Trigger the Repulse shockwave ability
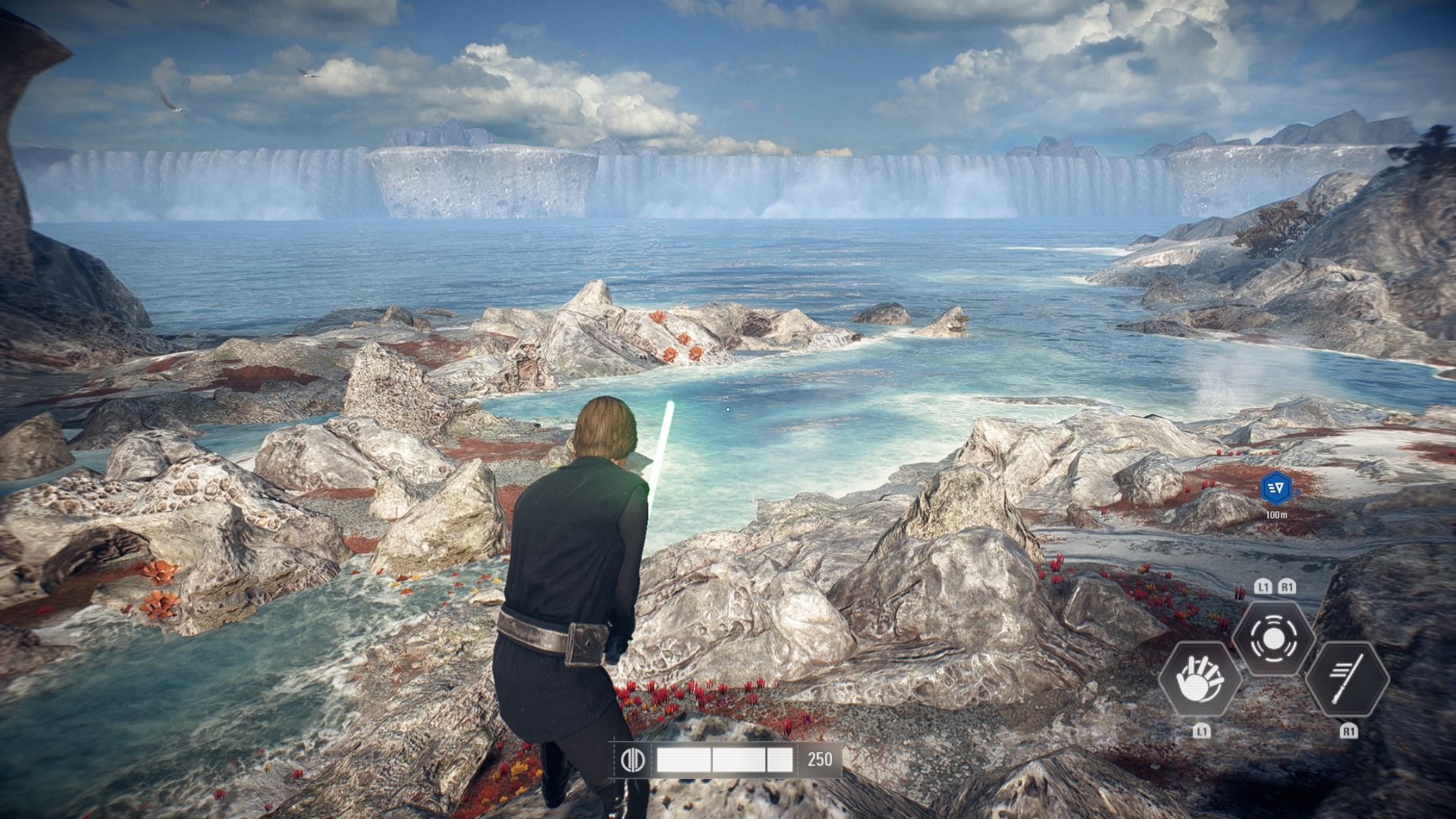Viewport: 1456px width, 819px height. pyautogui.click(x=1273, y=639)
